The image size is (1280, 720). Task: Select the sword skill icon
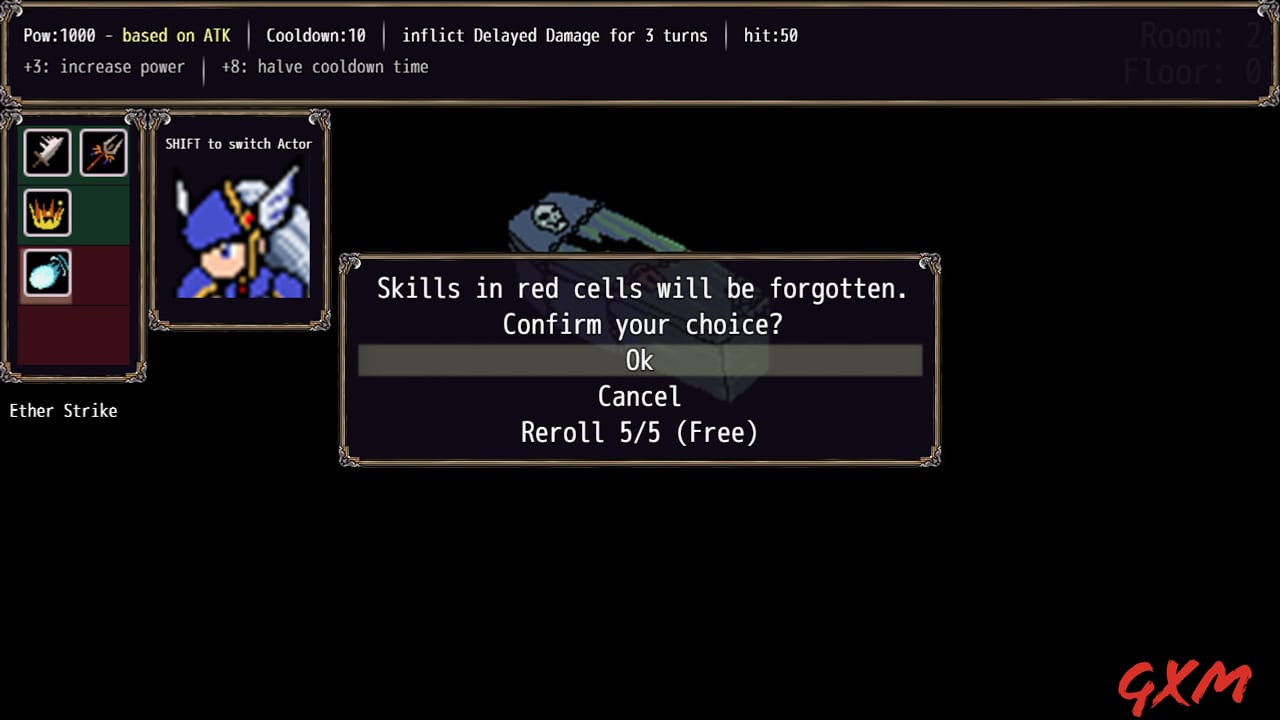click(46, 152)
